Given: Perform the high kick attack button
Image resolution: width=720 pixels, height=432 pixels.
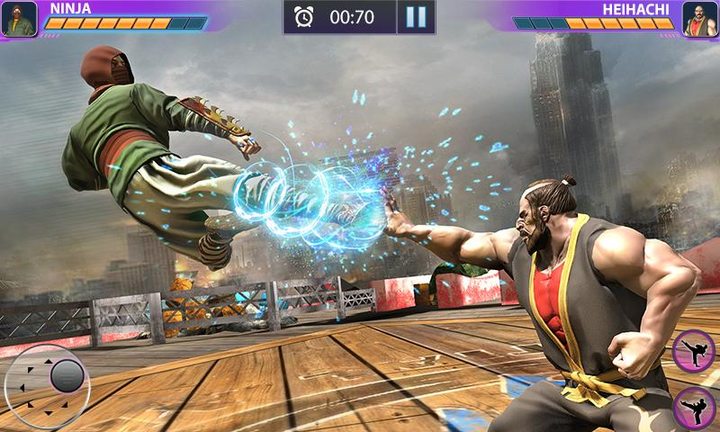Looking at the screenshot, I should click(x=692, y=351).
